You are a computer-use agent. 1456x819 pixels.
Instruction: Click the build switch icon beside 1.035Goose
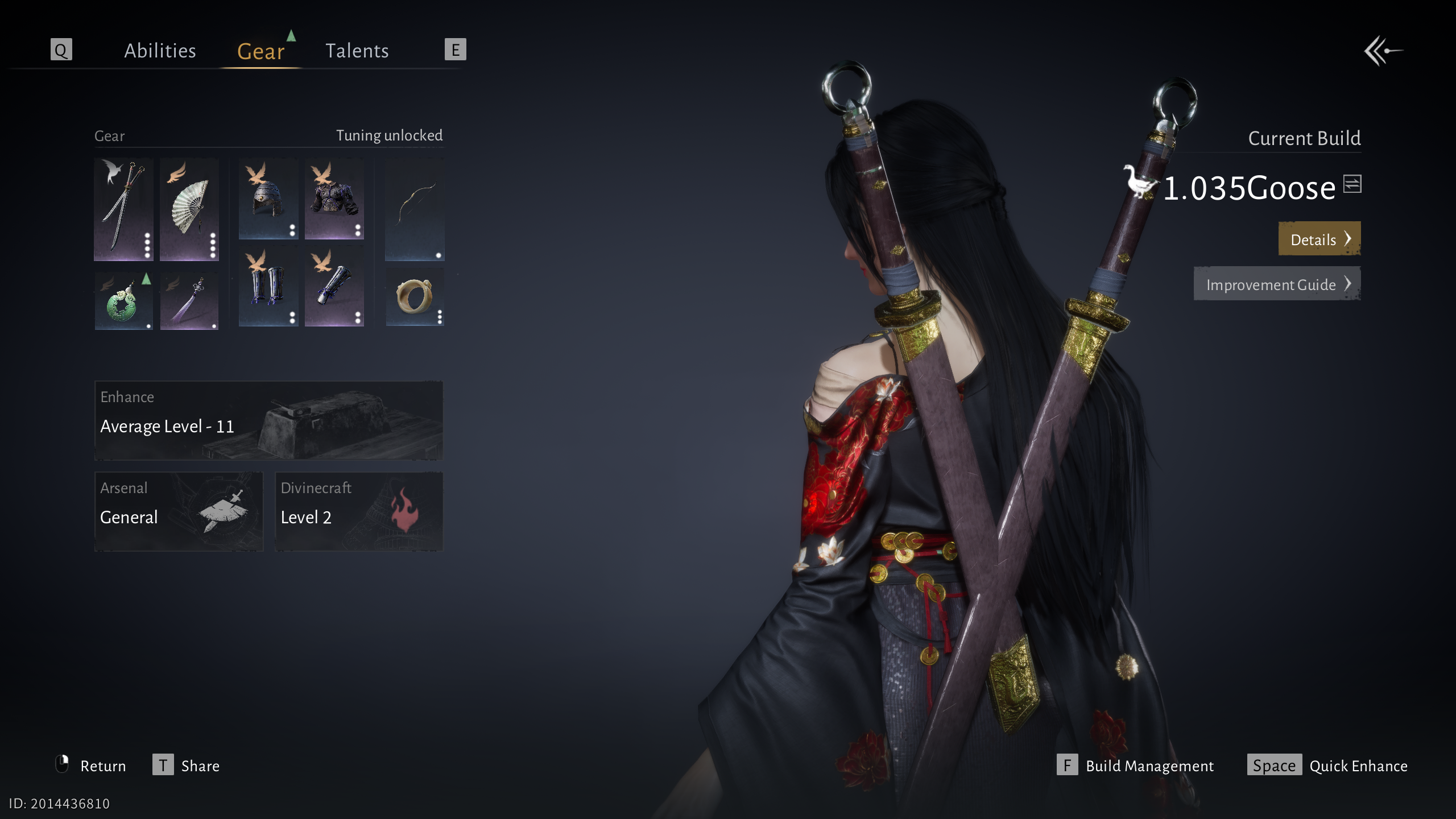pos(1352,184)
